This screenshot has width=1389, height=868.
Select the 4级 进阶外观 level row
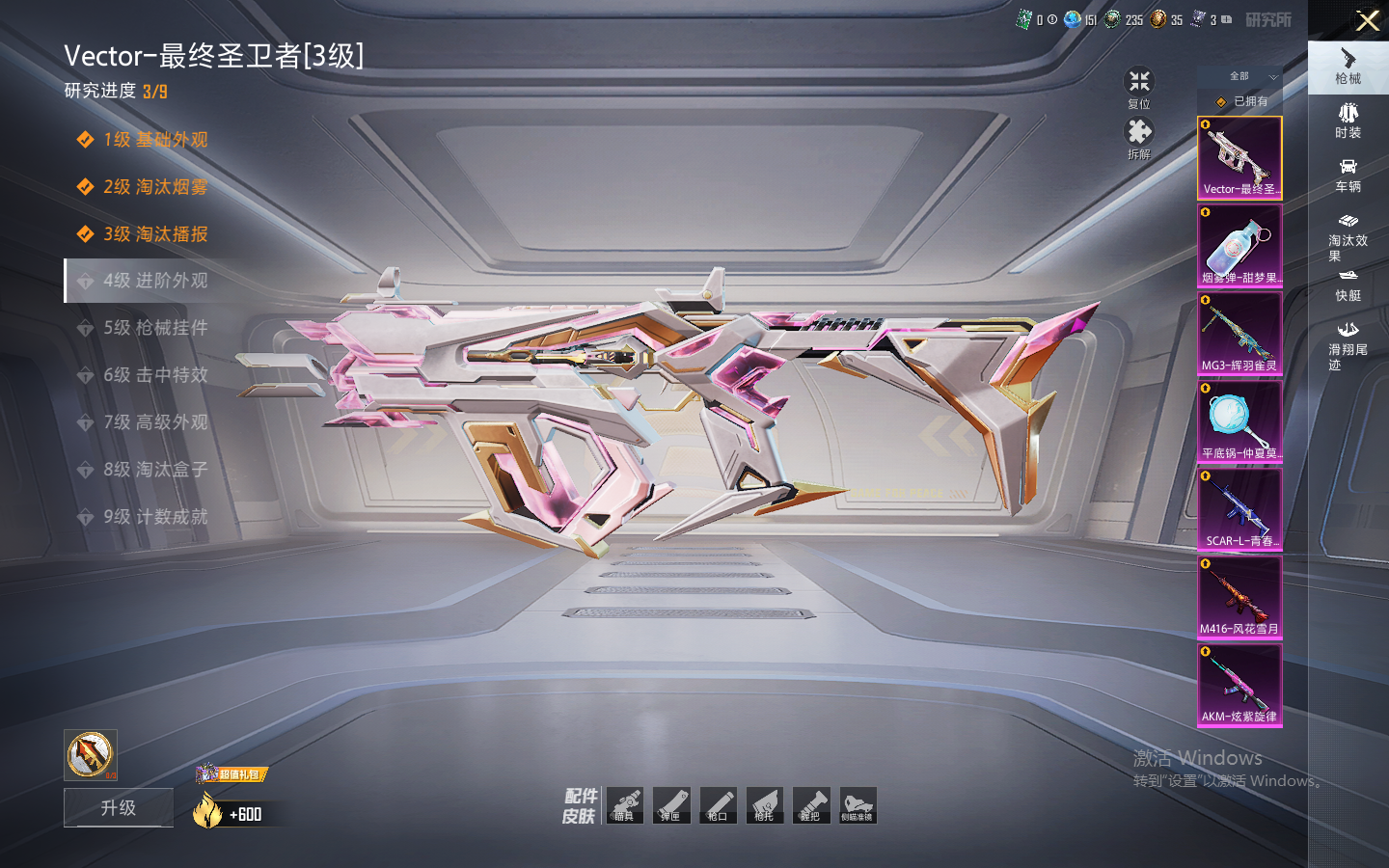tap(155, 281)
